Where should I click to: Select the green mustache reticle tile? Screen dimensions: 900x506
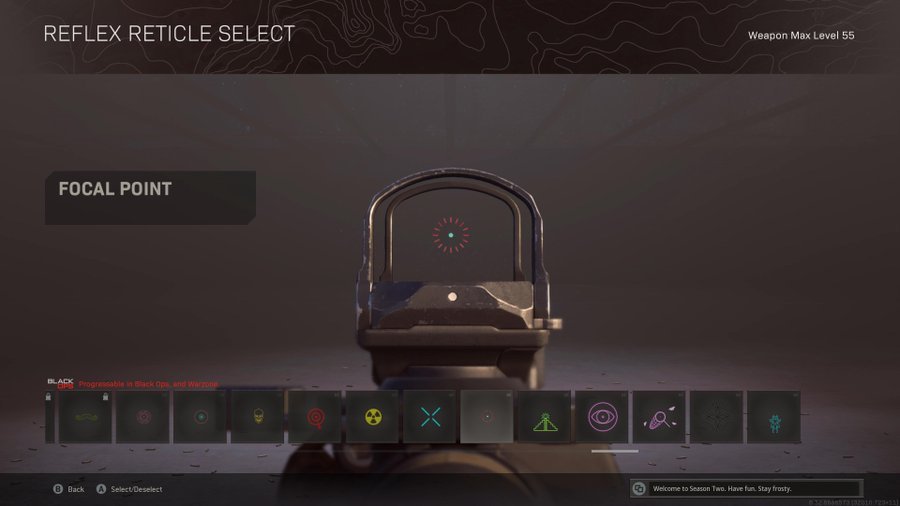pyautogui.click(x=84, y=416)
